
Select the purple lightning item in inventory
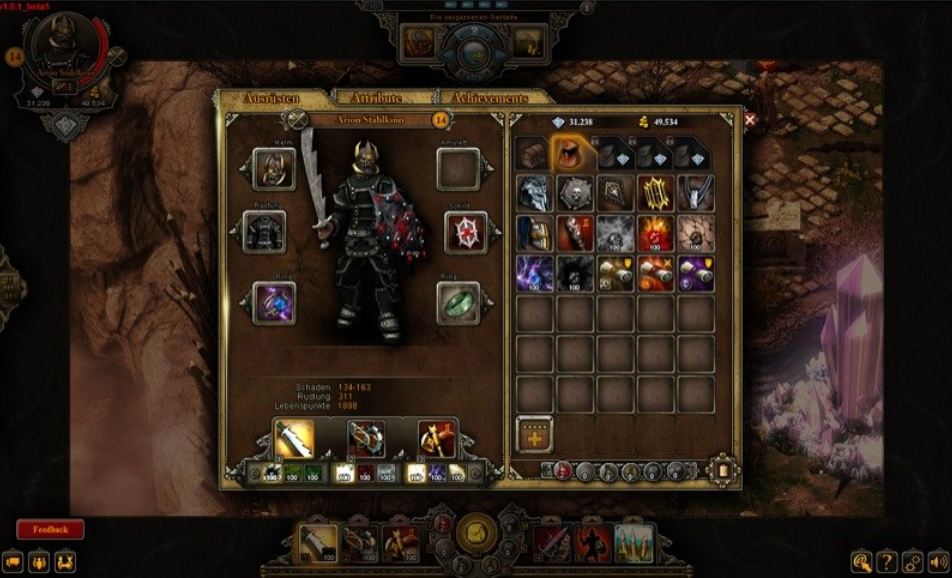[x=535, y=273]
